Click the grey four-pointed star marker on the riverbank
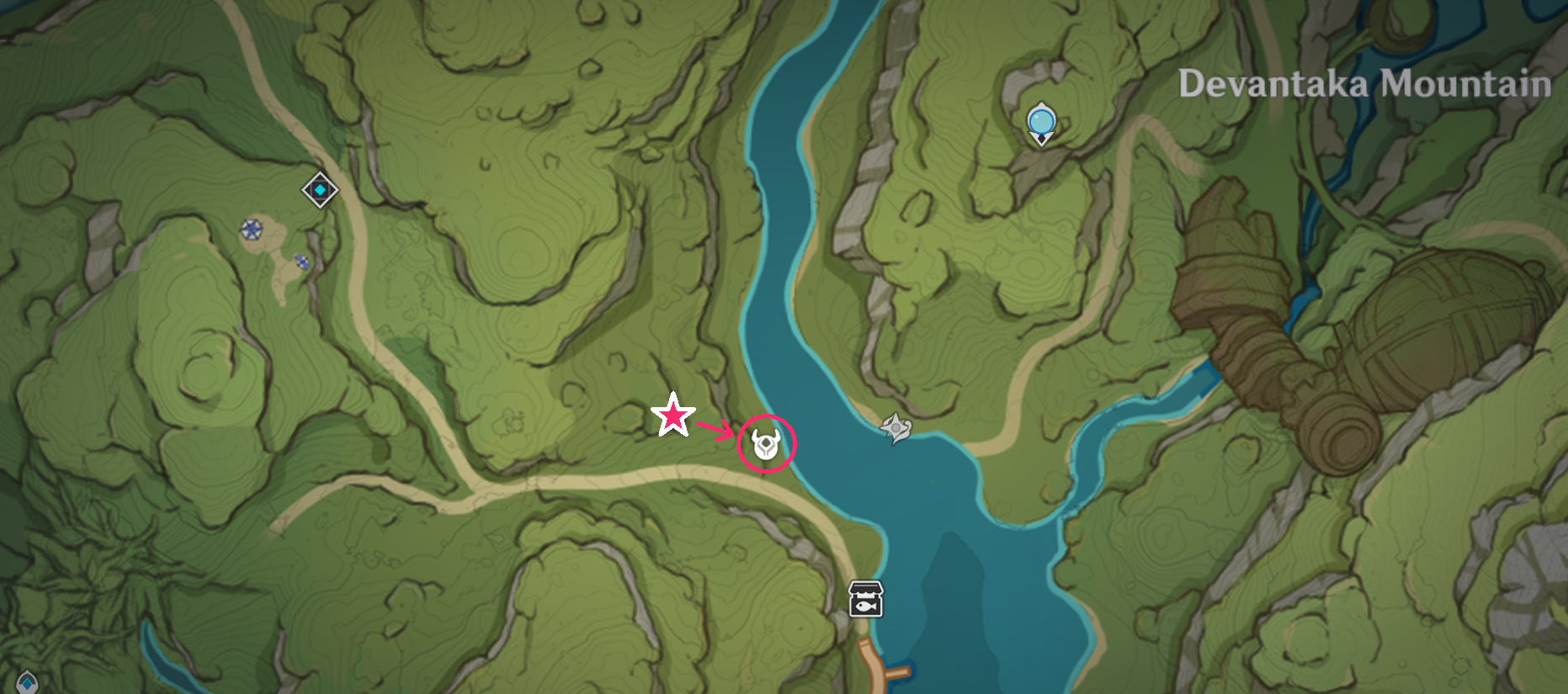1568x694 pixels. (896, 428)
